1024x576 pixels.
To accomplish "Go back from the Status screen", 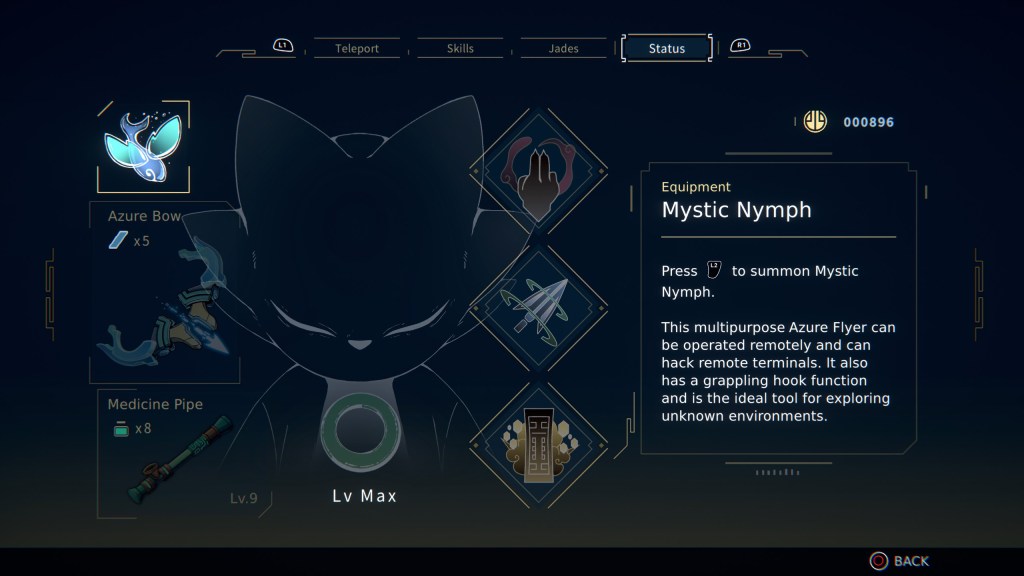I will (x=899, y=561).
